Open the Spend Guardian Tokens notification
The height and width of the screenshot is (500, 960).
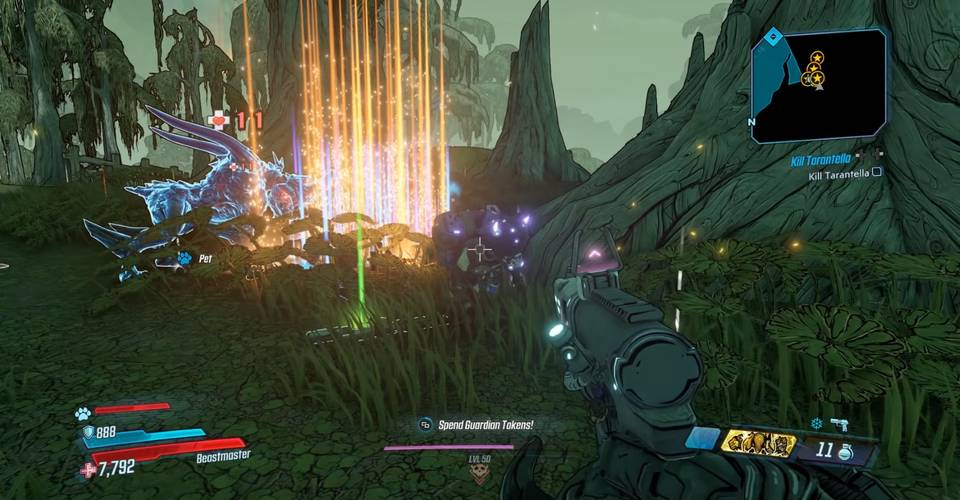tap(477, 425)
